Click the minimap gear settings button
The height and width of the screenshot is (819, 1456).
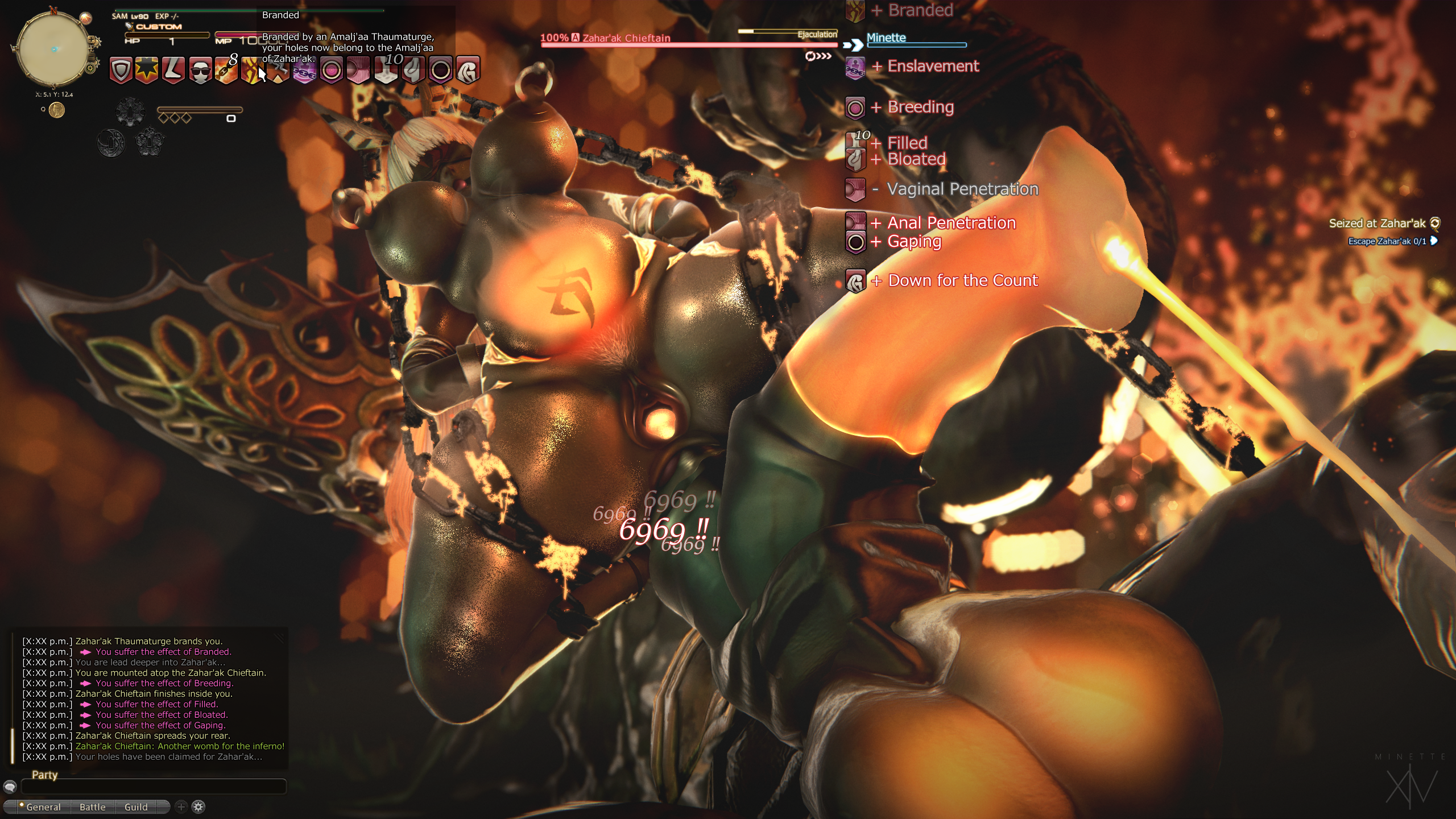pos(90,69)
